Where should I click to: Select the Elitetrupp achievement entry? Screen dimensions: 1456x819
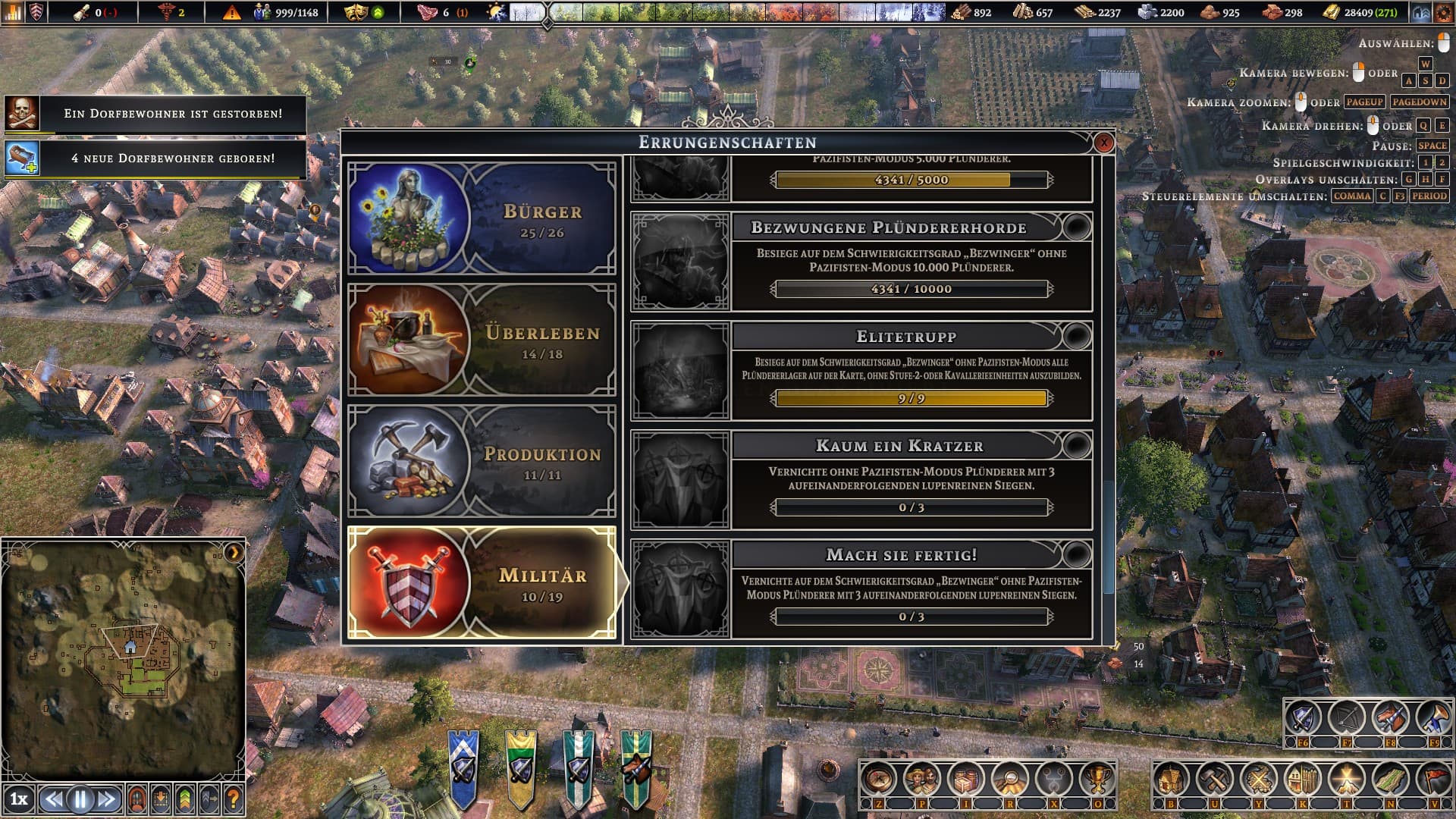[861, 371]
